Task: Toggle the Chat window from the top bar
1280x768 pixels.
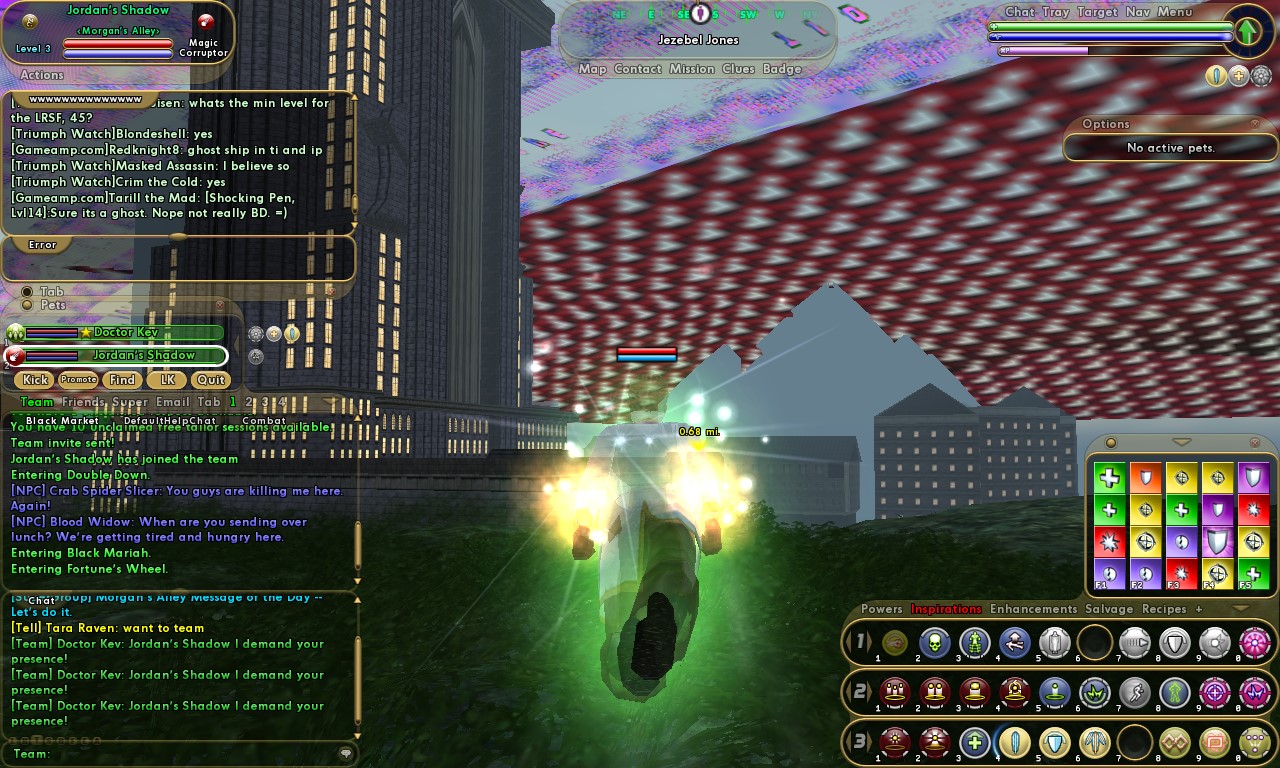Action: (x=1020, y=12)
